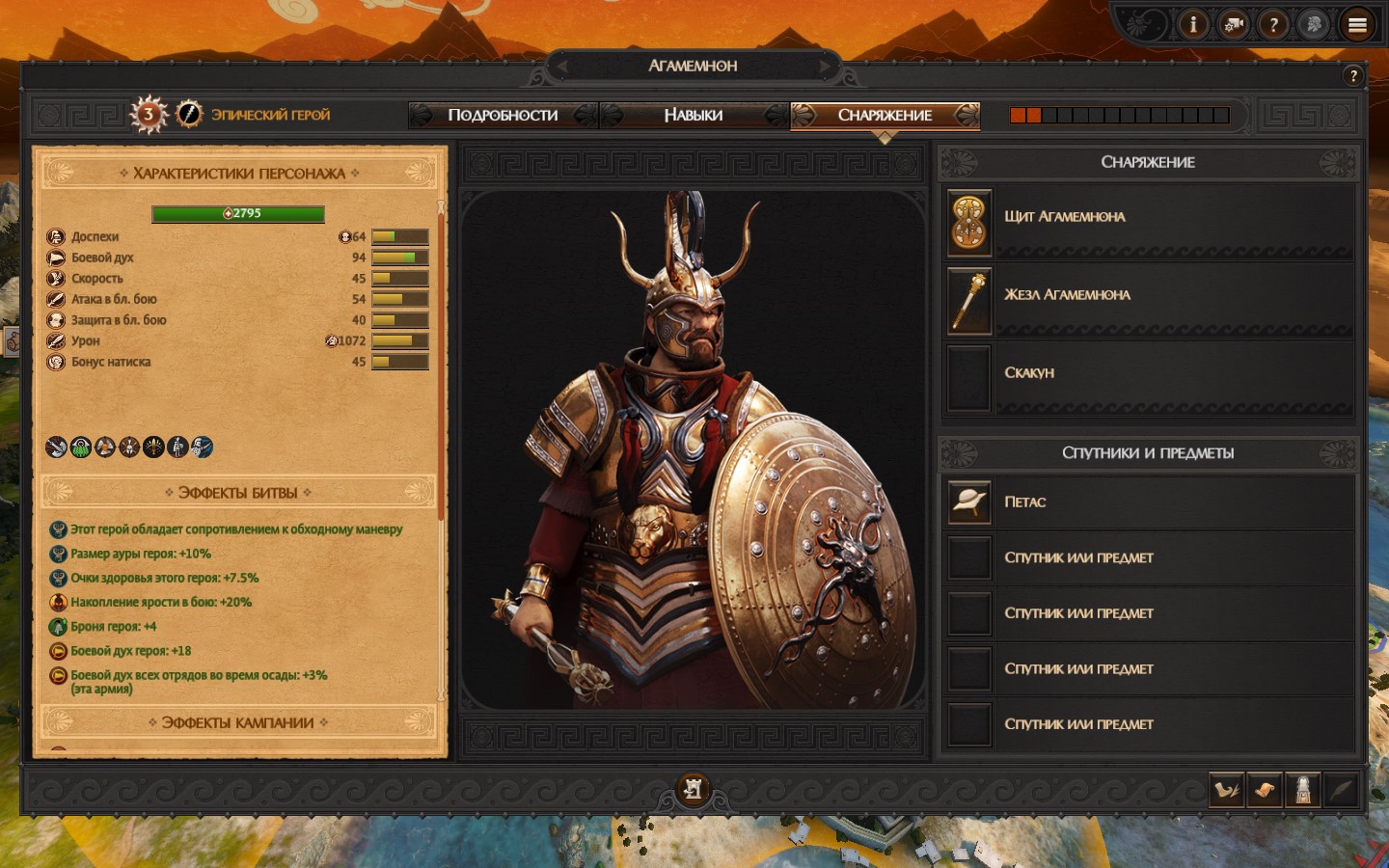
Task: Select the Щит Агамемнона equipment slot
Action: 970,222
